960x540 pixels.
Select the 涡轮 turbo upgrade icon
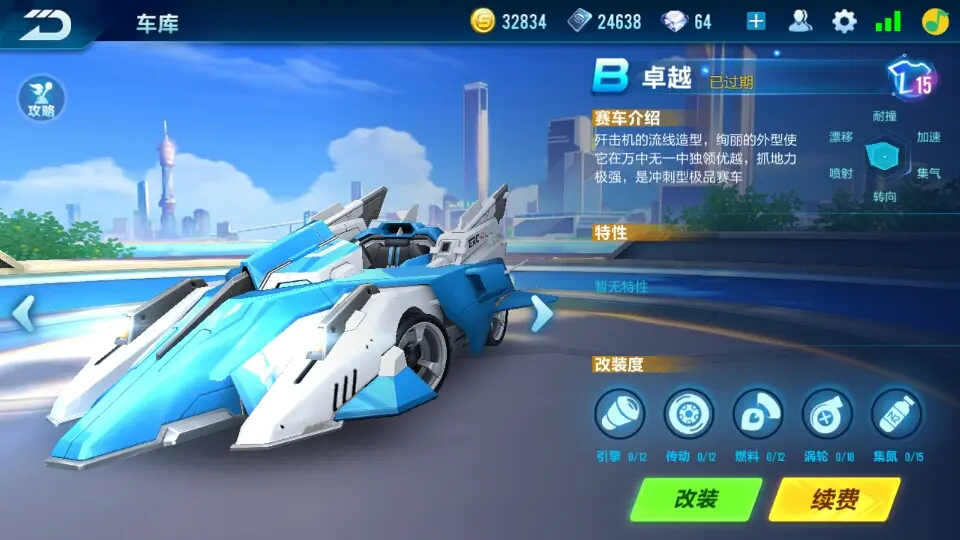[827, 414]
